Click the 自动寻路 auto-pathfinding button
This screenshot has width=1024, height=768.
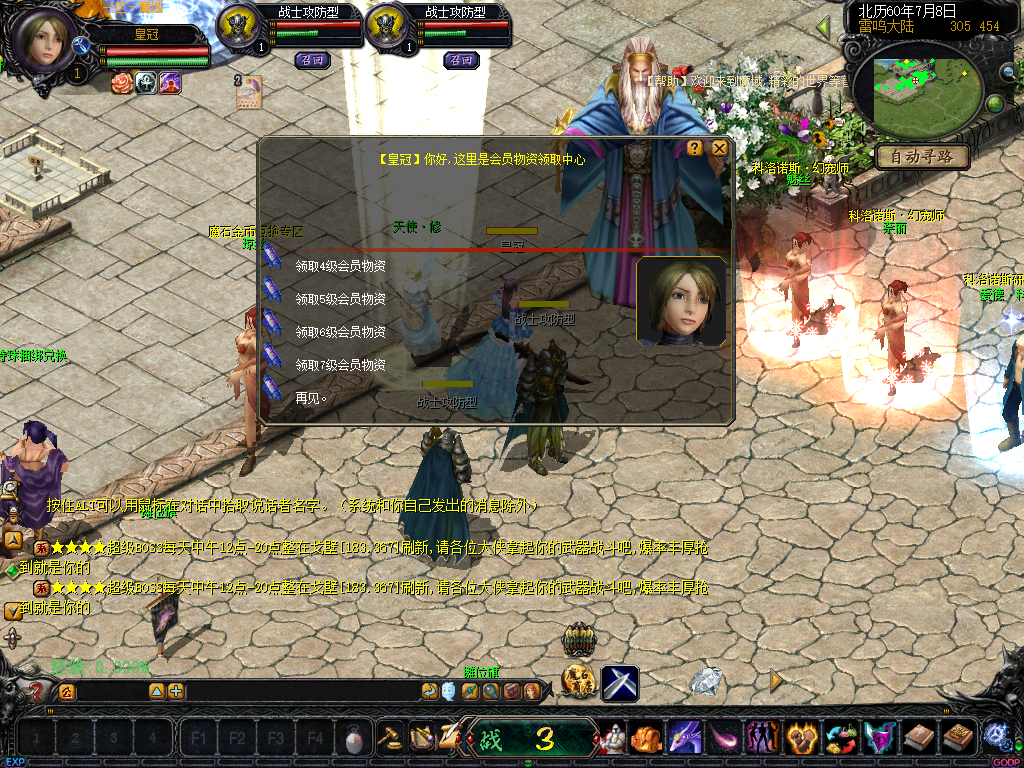click(x=922, y=157)
